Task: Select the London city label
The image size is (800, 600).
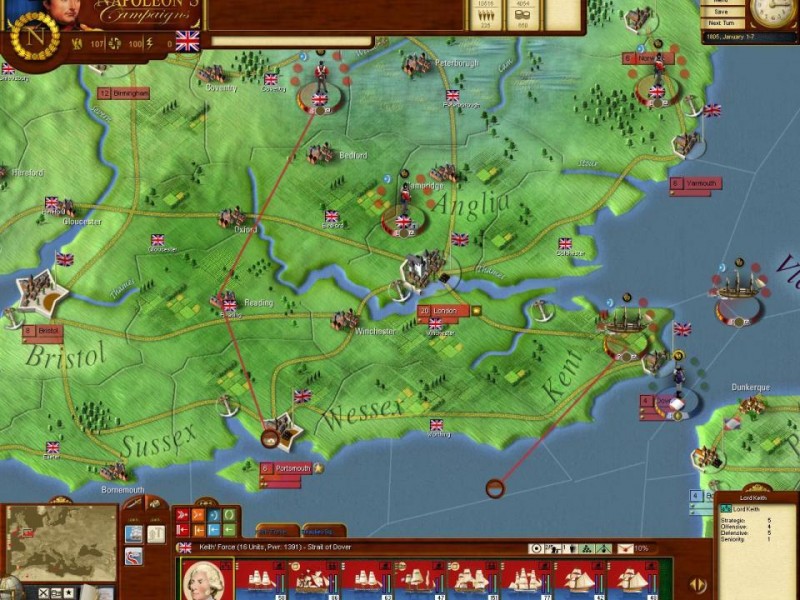Action: pyautogui.click(x=444, y=311)
